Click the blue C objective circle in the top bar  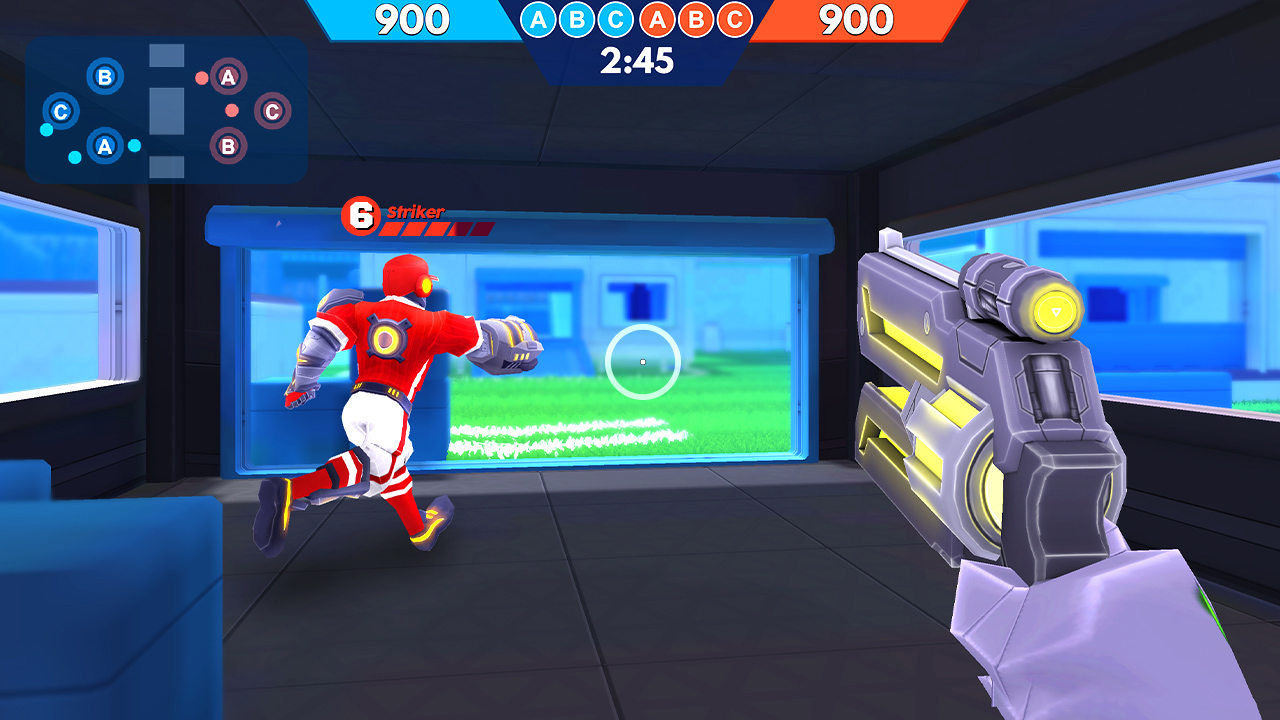tap(614, 20)
